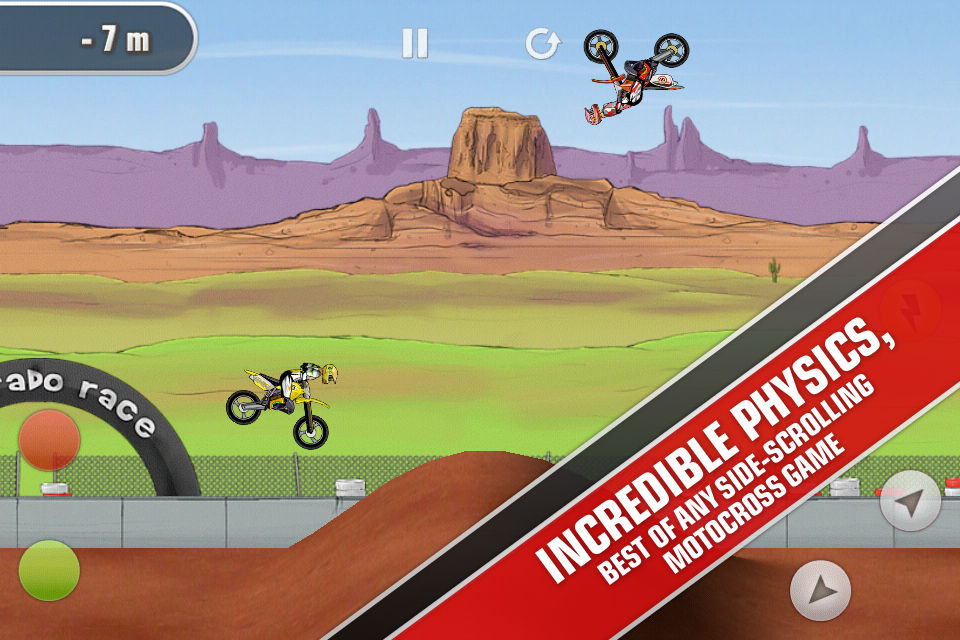Tap the gray upward-arrow button

820,590
